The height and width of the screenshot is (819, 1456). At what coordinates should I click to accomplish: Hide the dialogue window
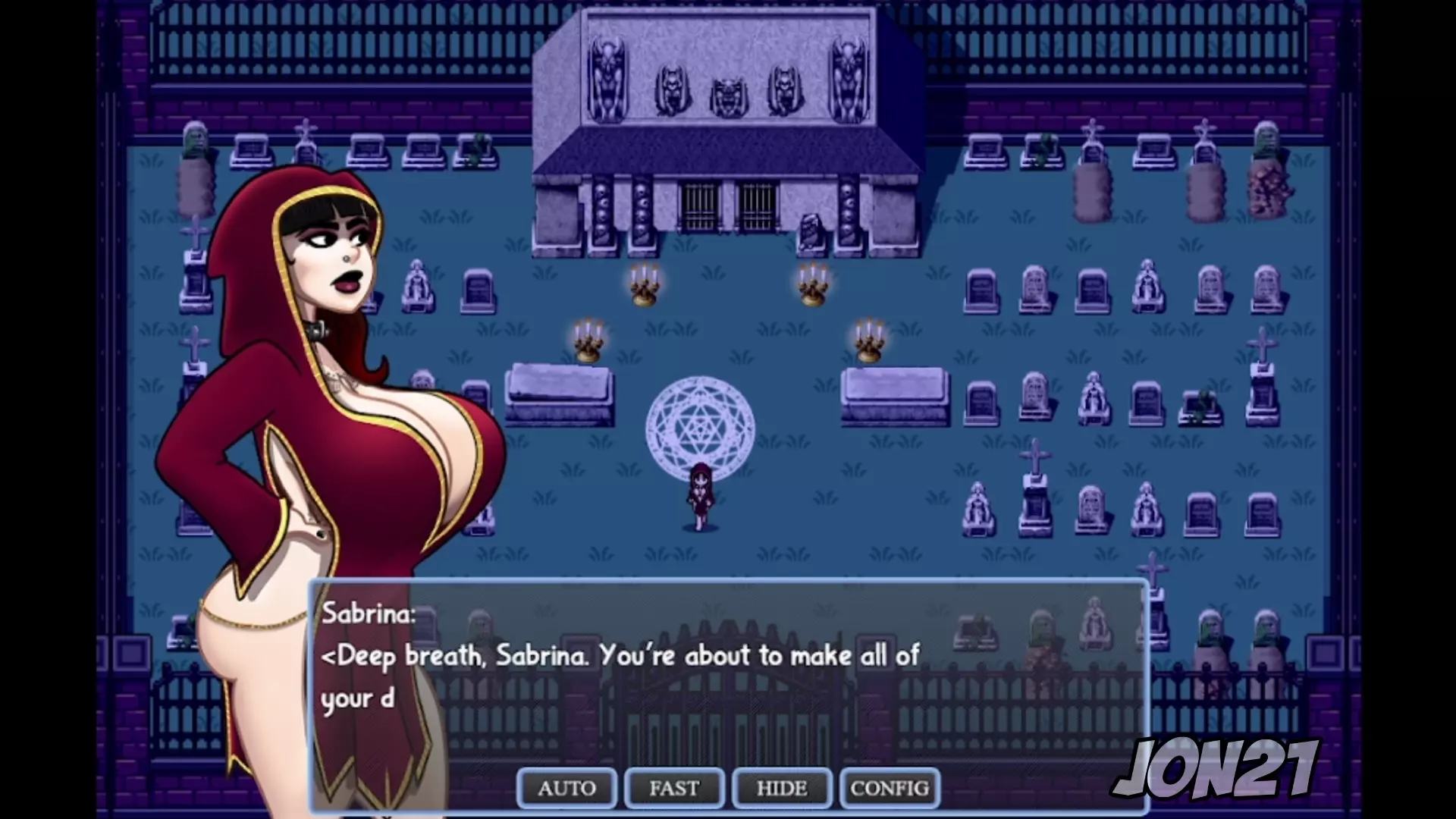782,789
